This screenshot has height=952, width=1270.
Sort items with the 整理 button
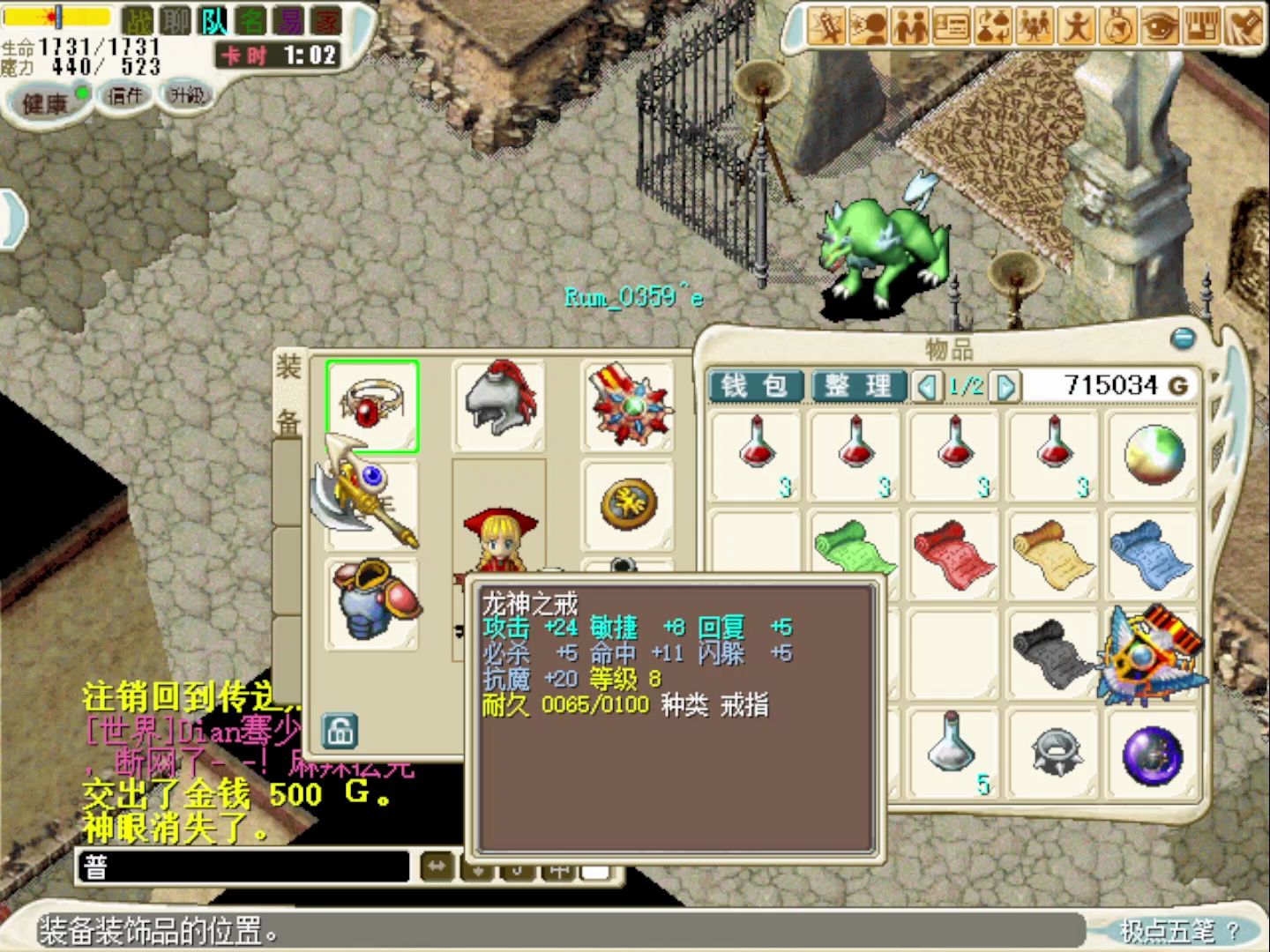click(x=857, y=386)
